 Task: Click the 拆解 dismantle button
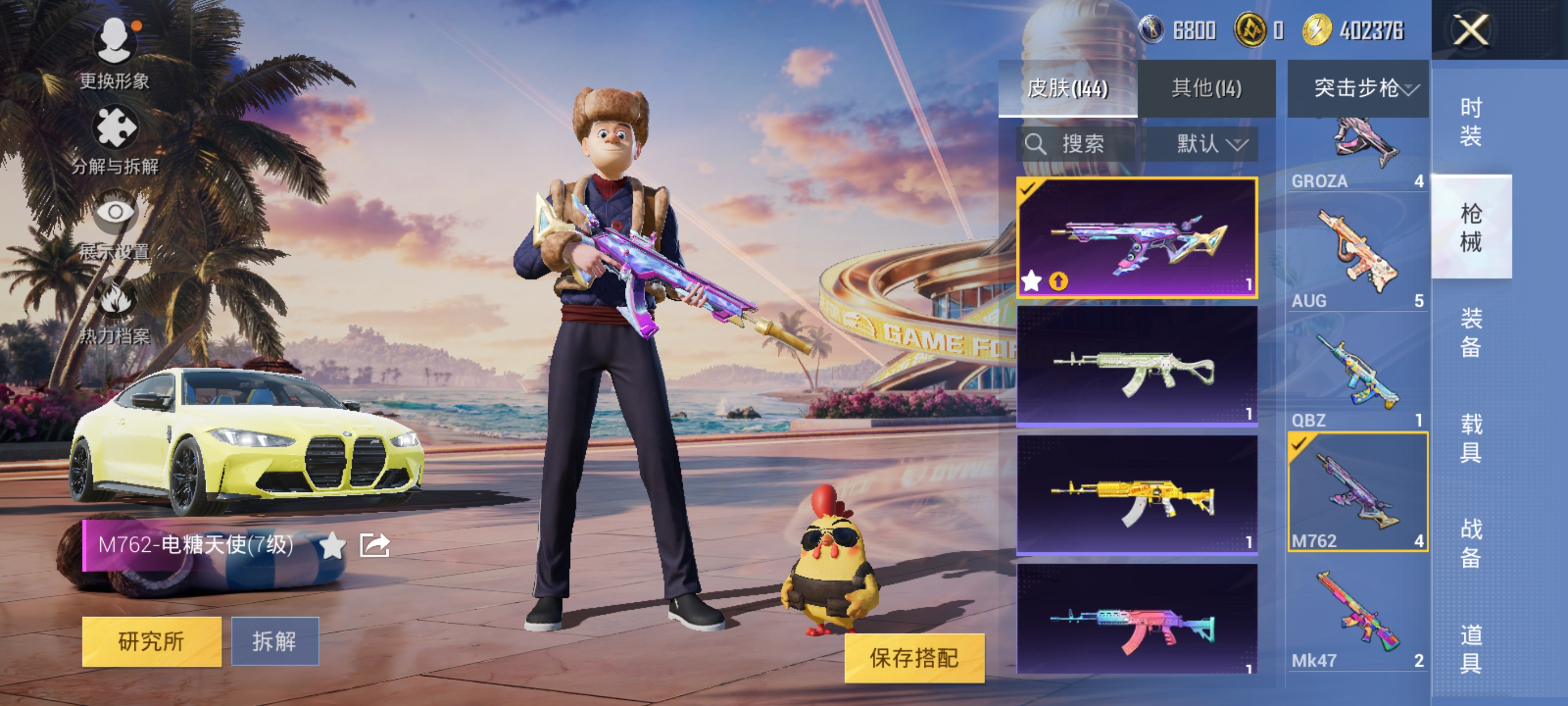click(274, 641)
